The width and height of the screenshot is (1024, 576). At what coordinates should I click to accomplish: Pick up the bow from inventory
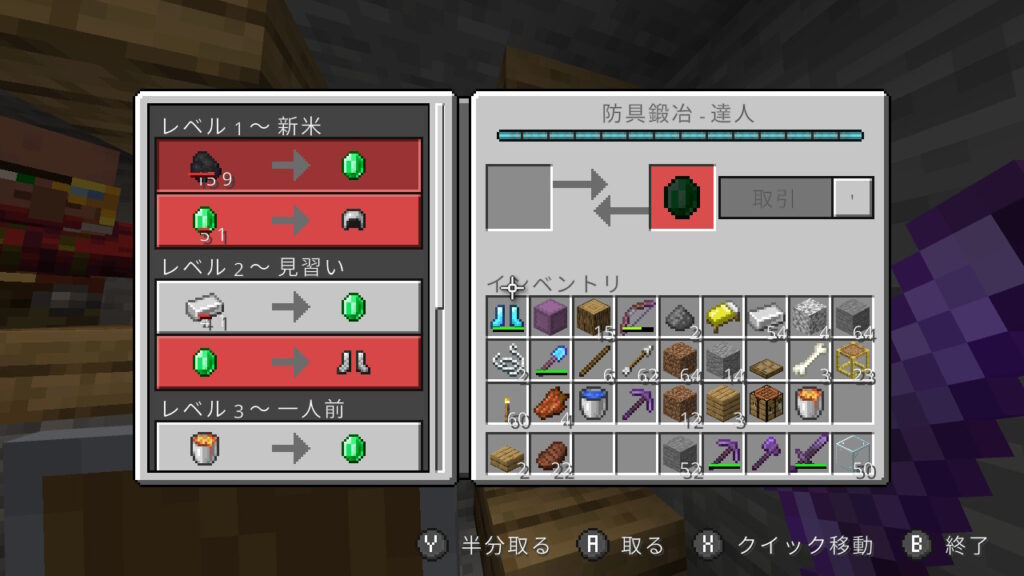[x=638, y=317]
